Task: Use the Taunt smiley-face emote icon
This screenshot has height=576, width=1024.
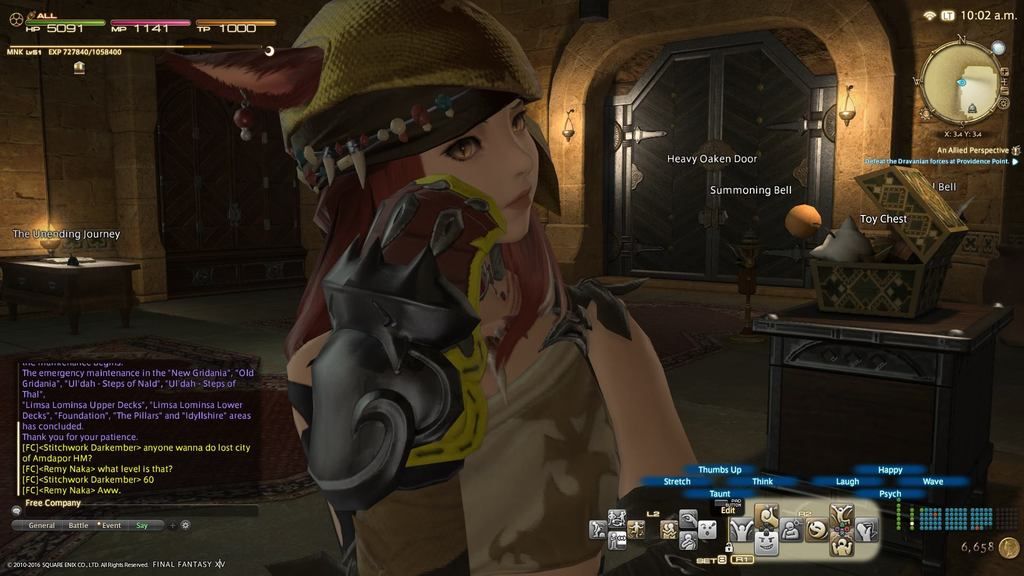Action: tap(768, 544)
